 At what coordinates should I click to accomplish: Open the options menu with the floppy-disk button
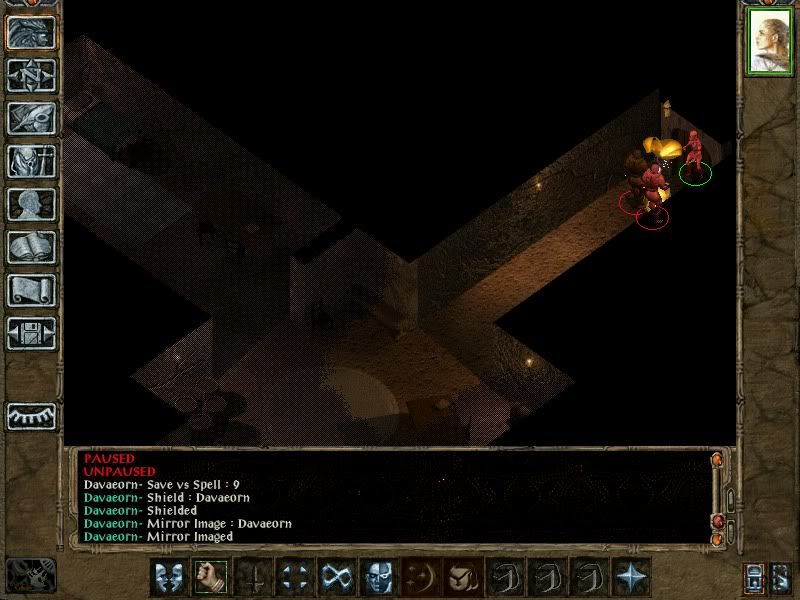coord(31,332)
